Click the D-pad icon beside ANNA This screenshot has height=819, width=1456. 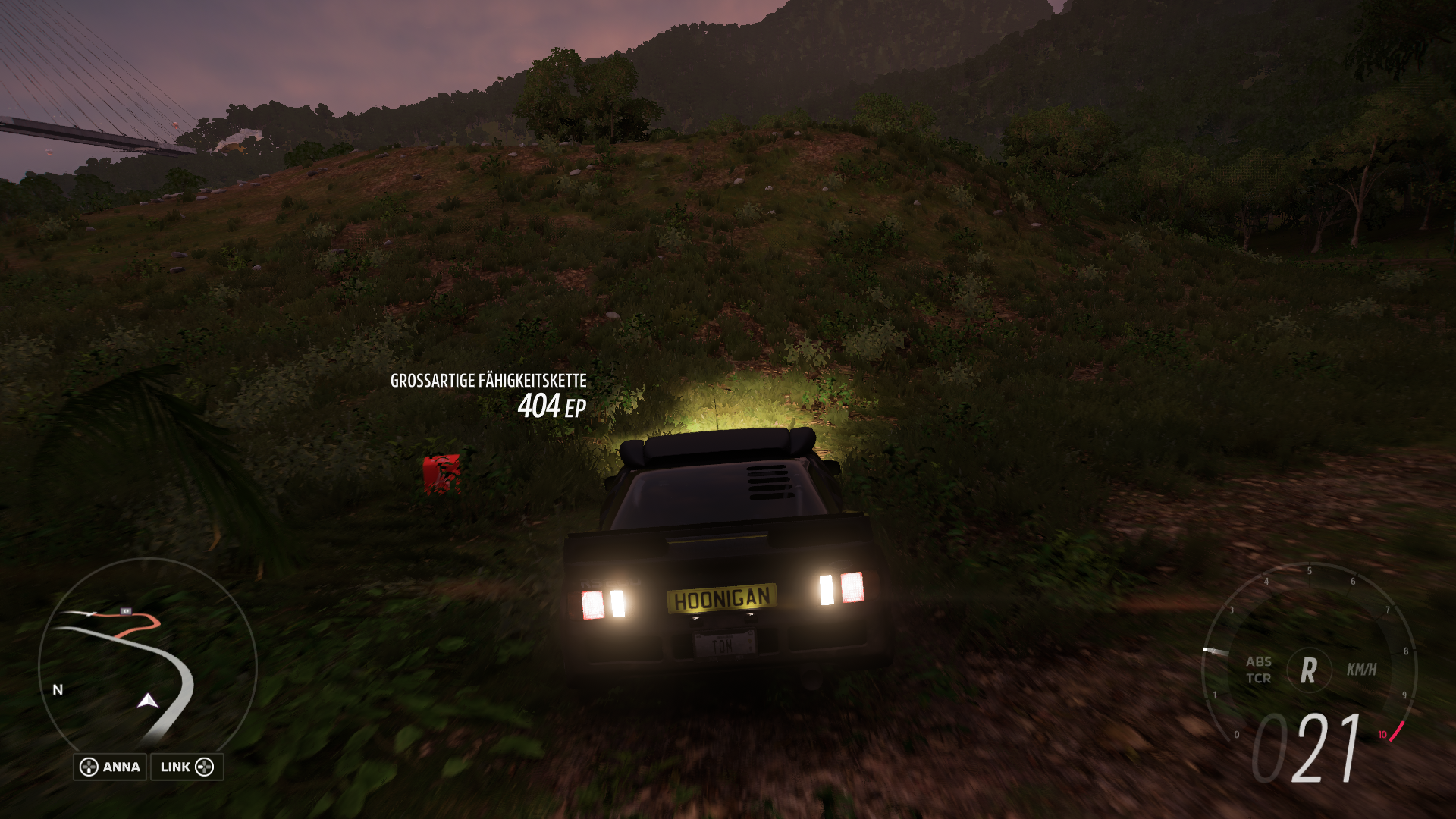pyautogui.click(x=89, y=767)
